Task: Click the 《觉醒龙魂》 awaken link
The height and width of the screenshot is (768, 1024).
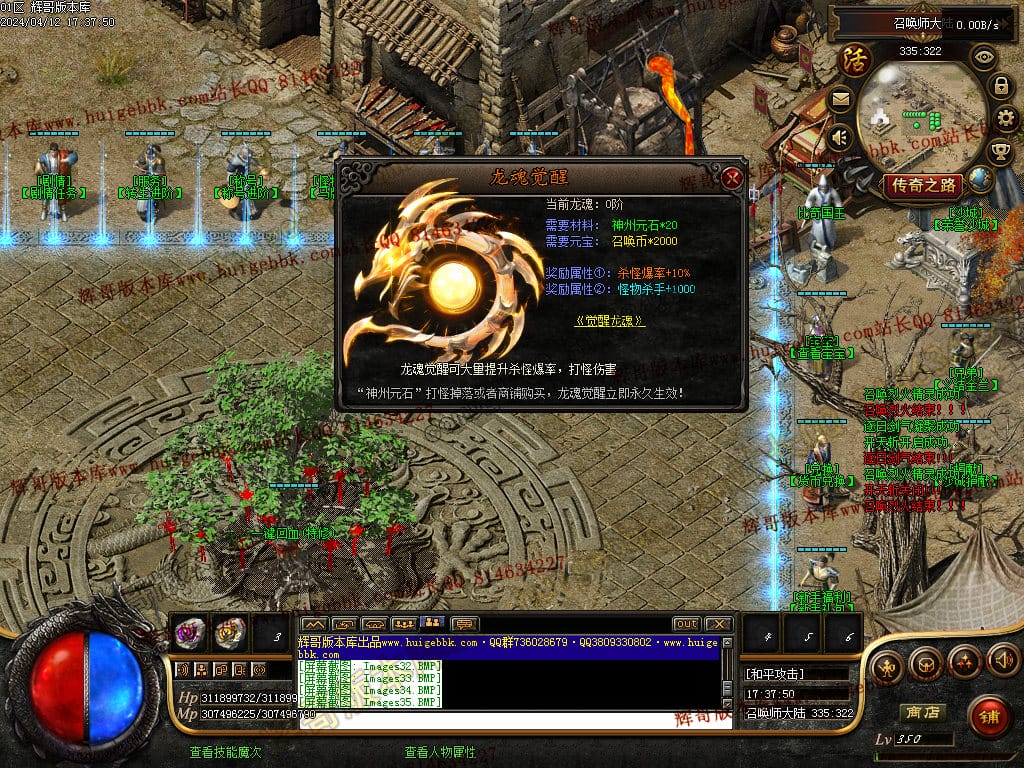Action: pos(610,321)
